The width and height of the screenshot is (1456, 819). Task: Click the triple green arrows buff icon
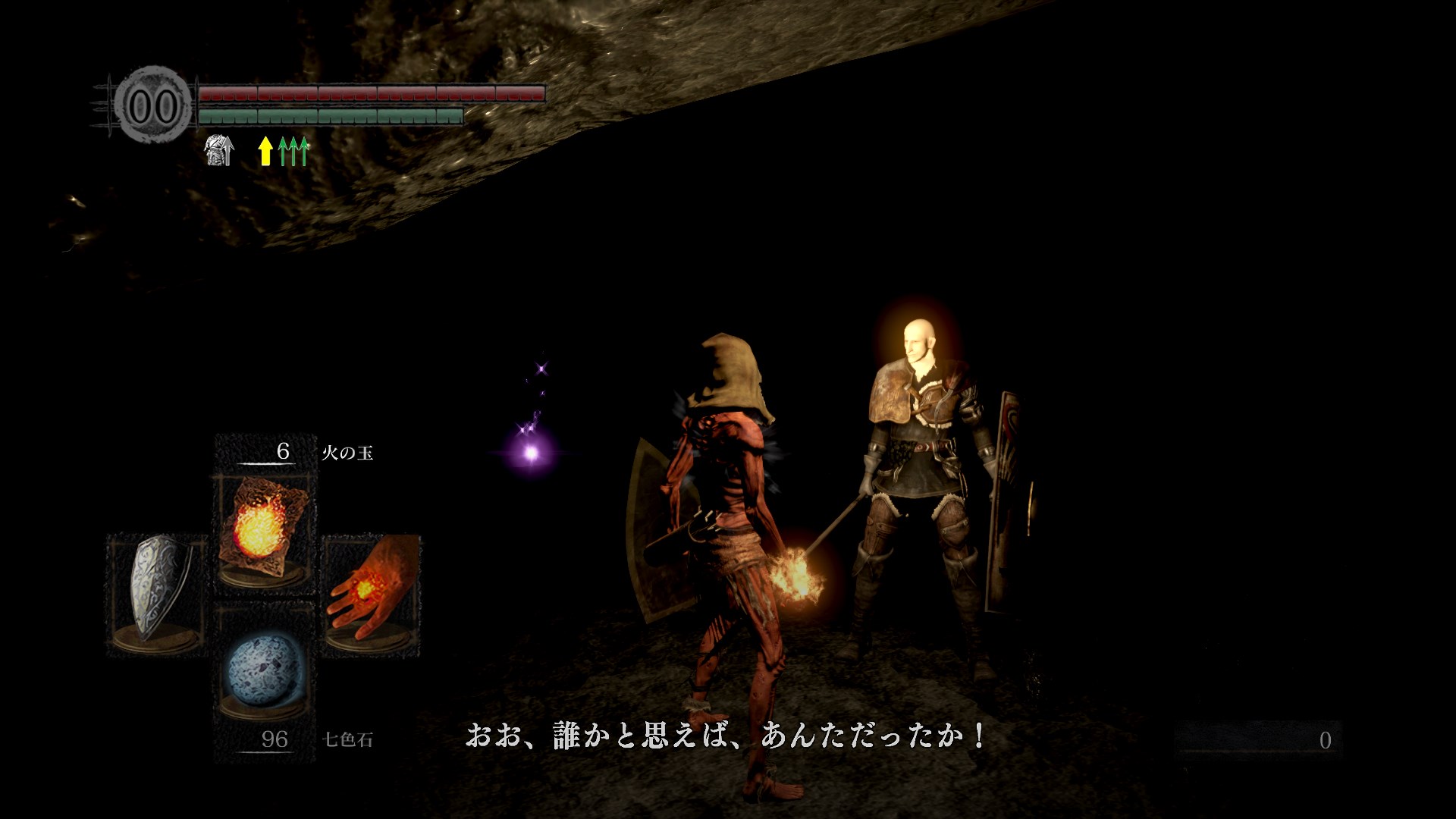pyautogui.click(x=293, y=151)
